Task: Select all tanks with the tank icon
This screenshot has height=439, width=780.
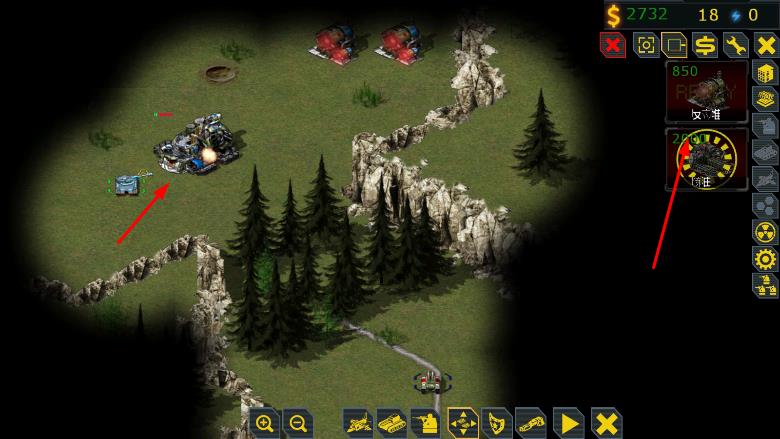Action: click(x=393, y=423)
